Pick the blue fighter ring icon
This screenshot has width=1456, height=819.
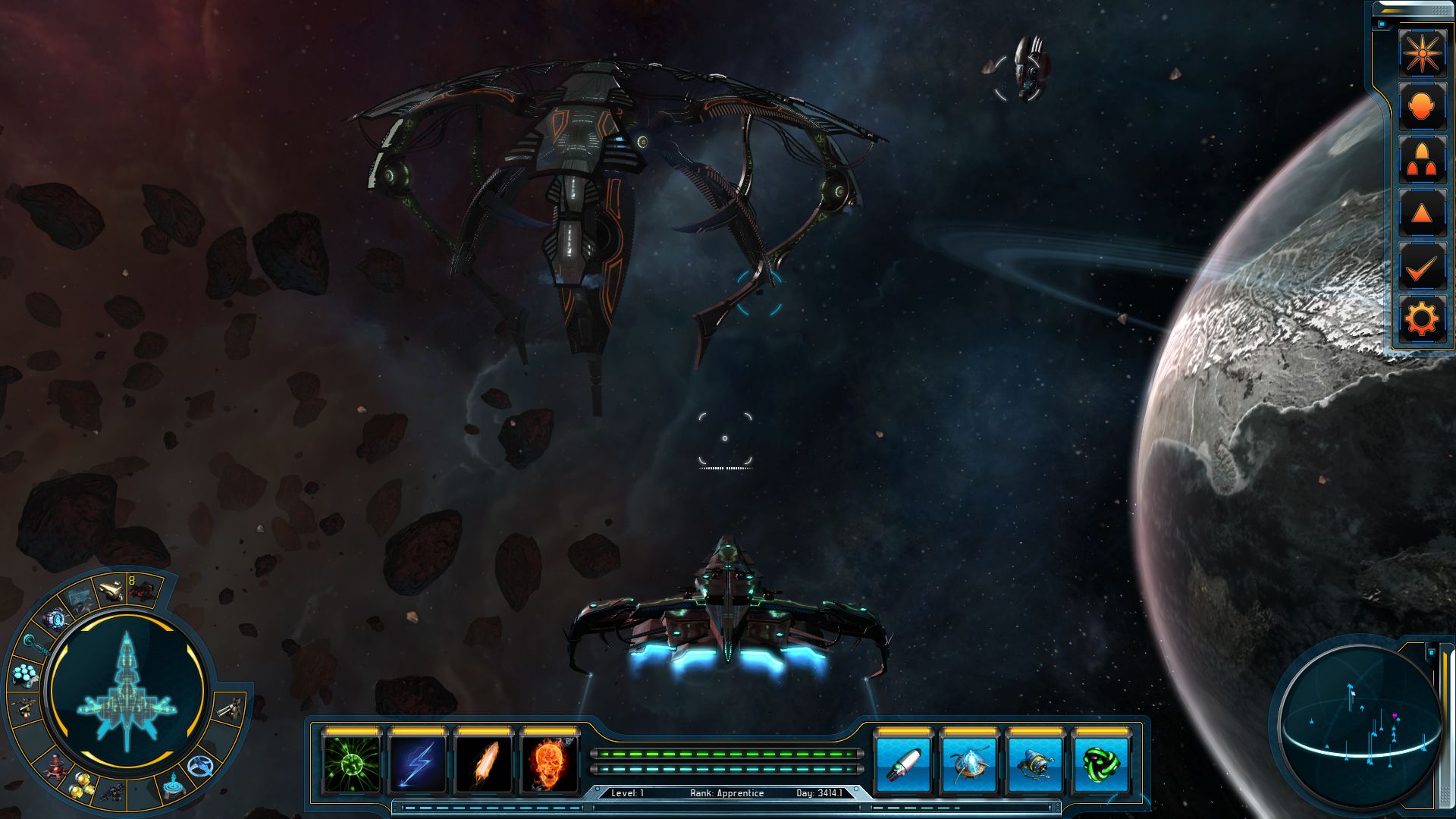click(201, 767)
